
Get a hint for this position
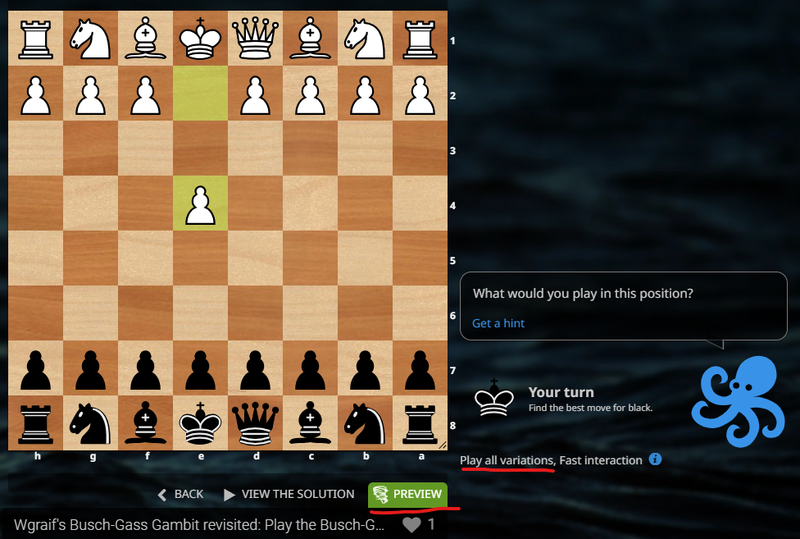click(498, 323)
